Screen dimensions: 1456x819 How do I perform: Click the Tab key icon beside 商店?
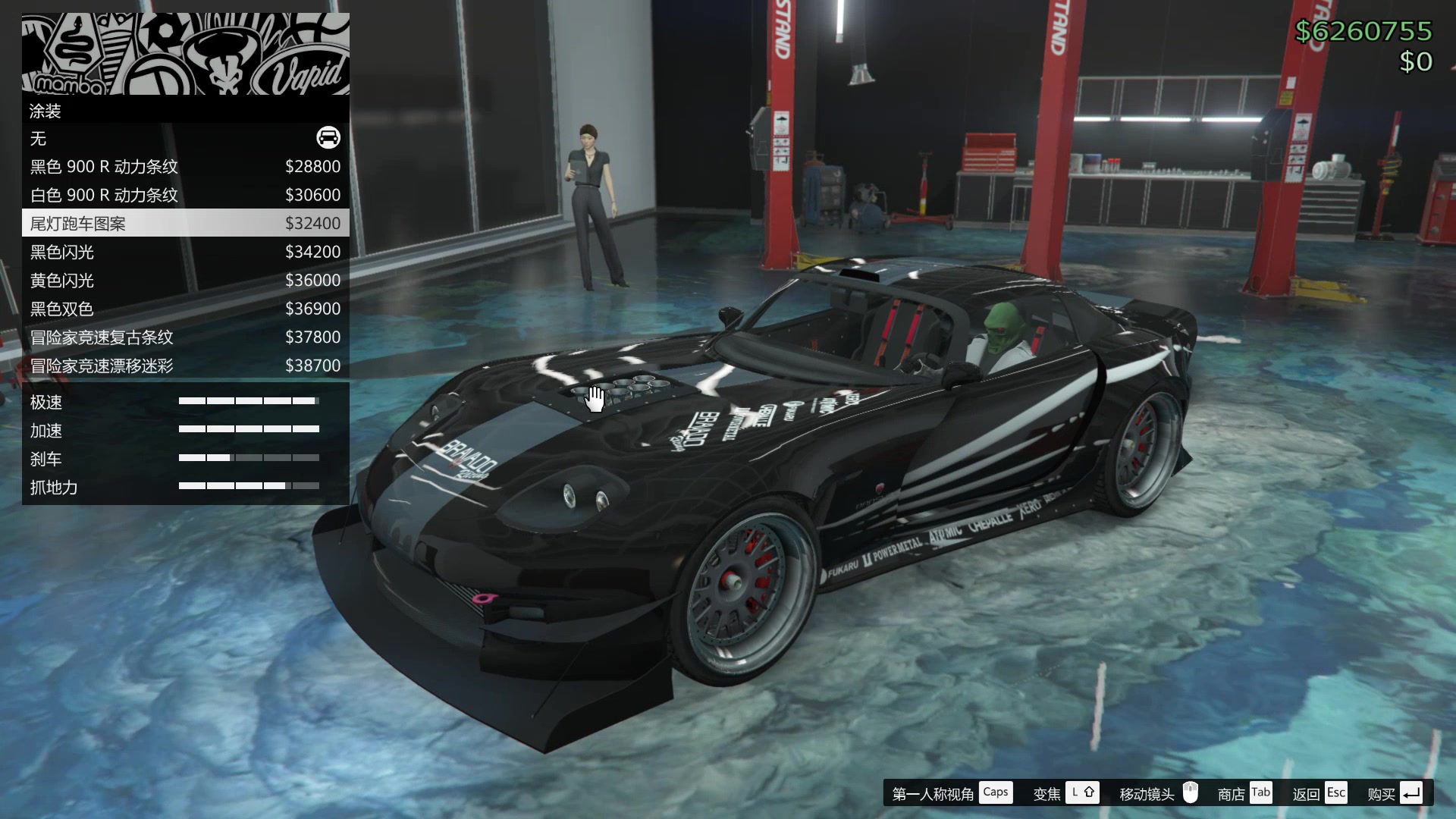coord(1261,792)
